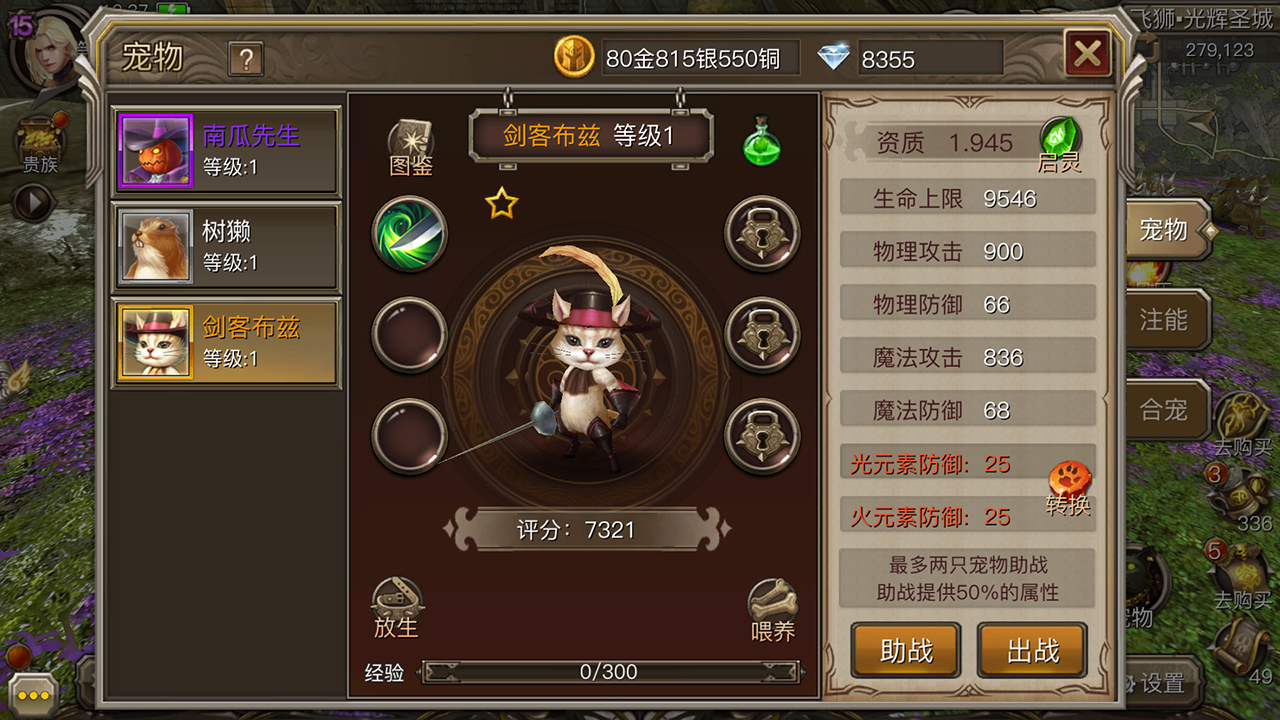Select 南瓜先生 in the pet list

(x=226, y=151)
